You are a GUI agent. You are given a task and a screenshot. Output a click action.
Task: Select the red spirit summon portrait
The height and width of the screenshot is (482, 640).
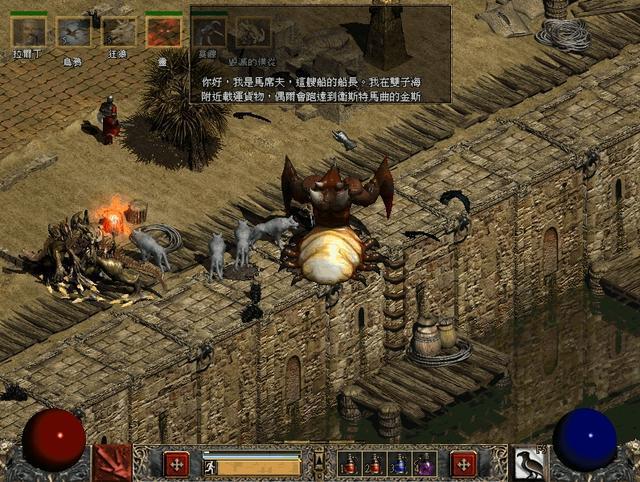tap(163, 32)
